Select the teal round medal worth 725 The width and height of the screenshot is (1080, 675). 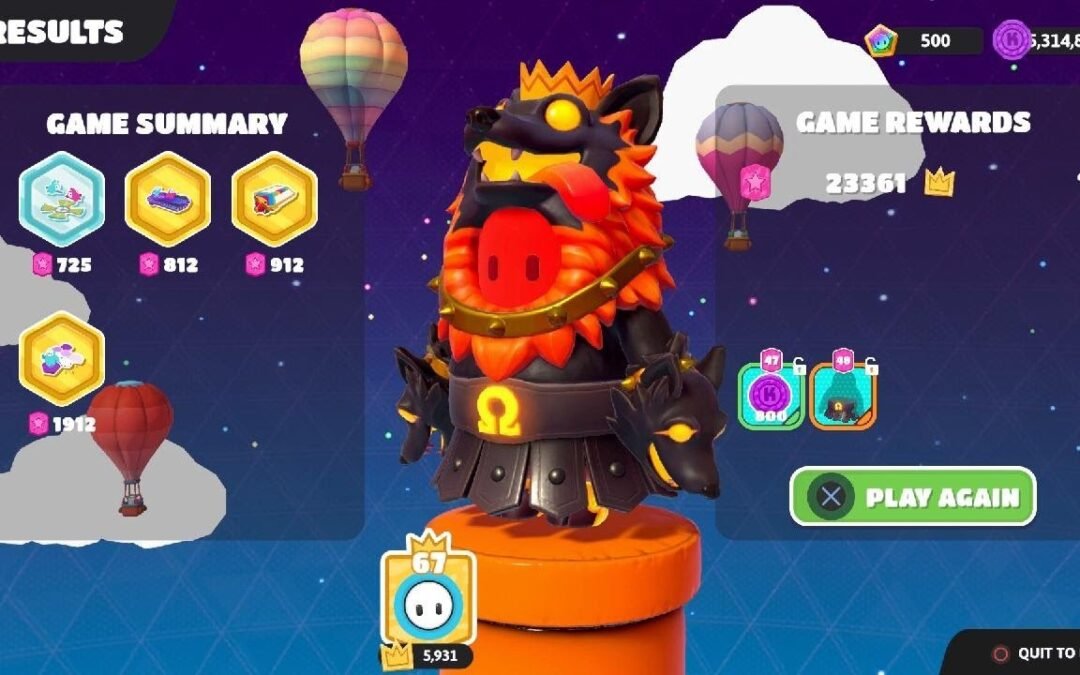62,199
